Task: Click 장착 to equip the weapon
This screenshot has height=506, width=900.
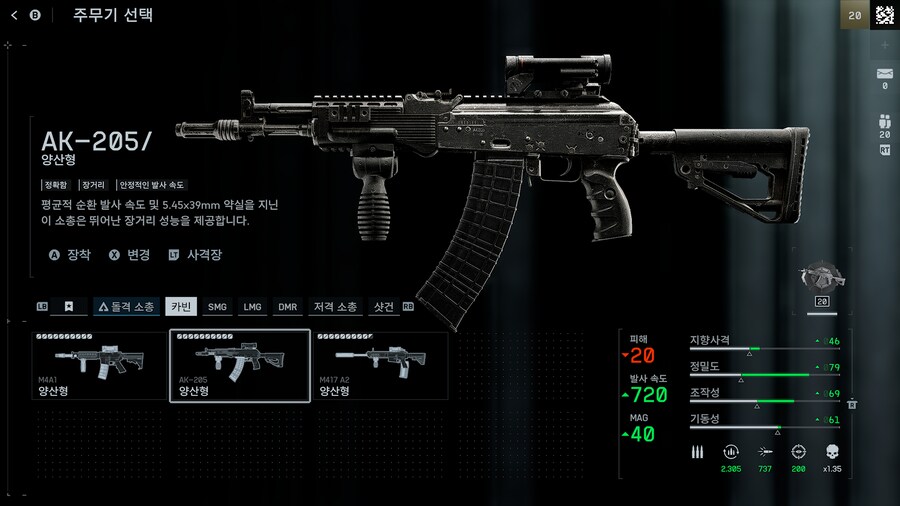Action: 70,255
